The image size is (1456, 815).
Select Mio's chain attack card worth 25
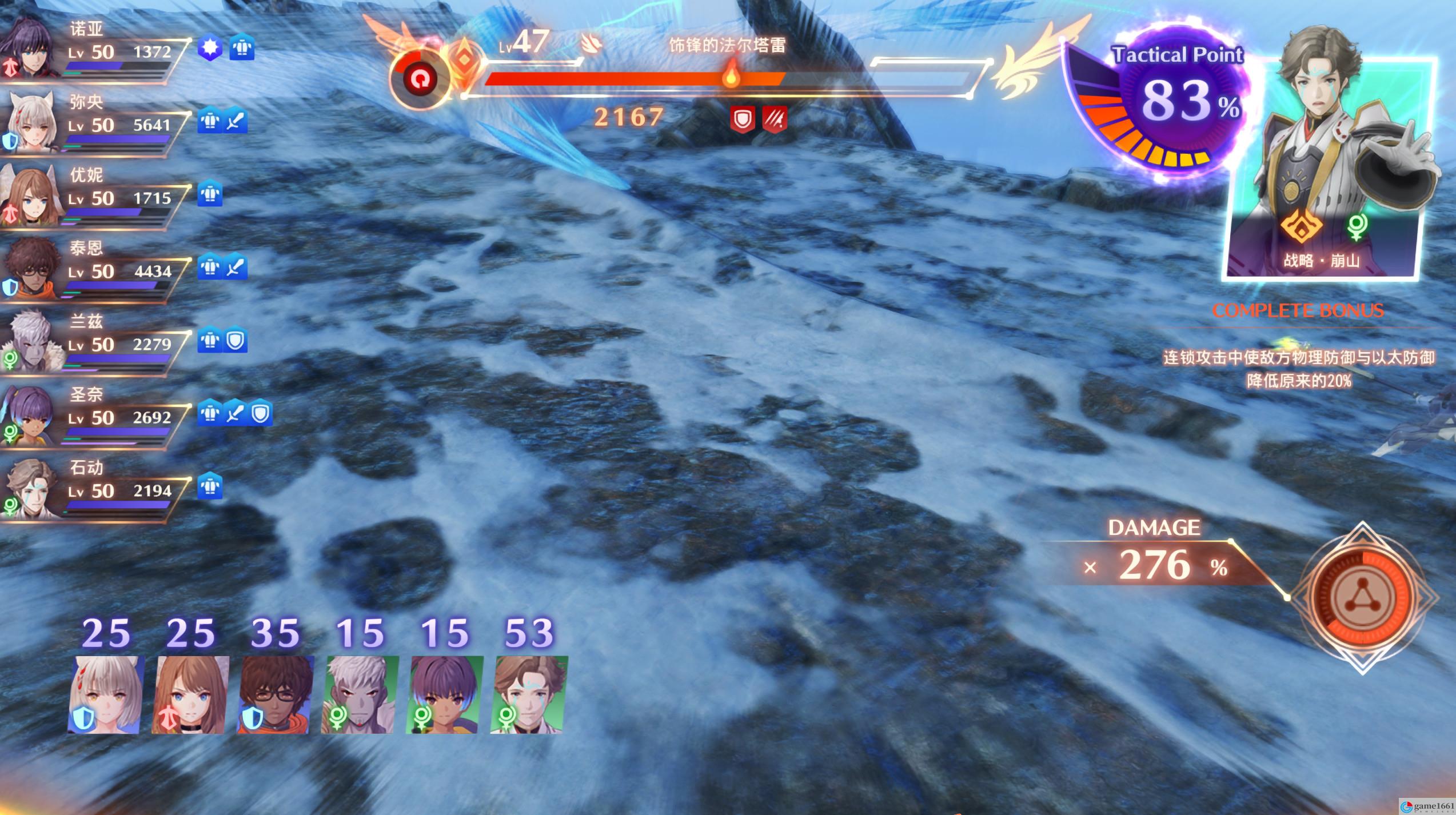tap(105, 694)
